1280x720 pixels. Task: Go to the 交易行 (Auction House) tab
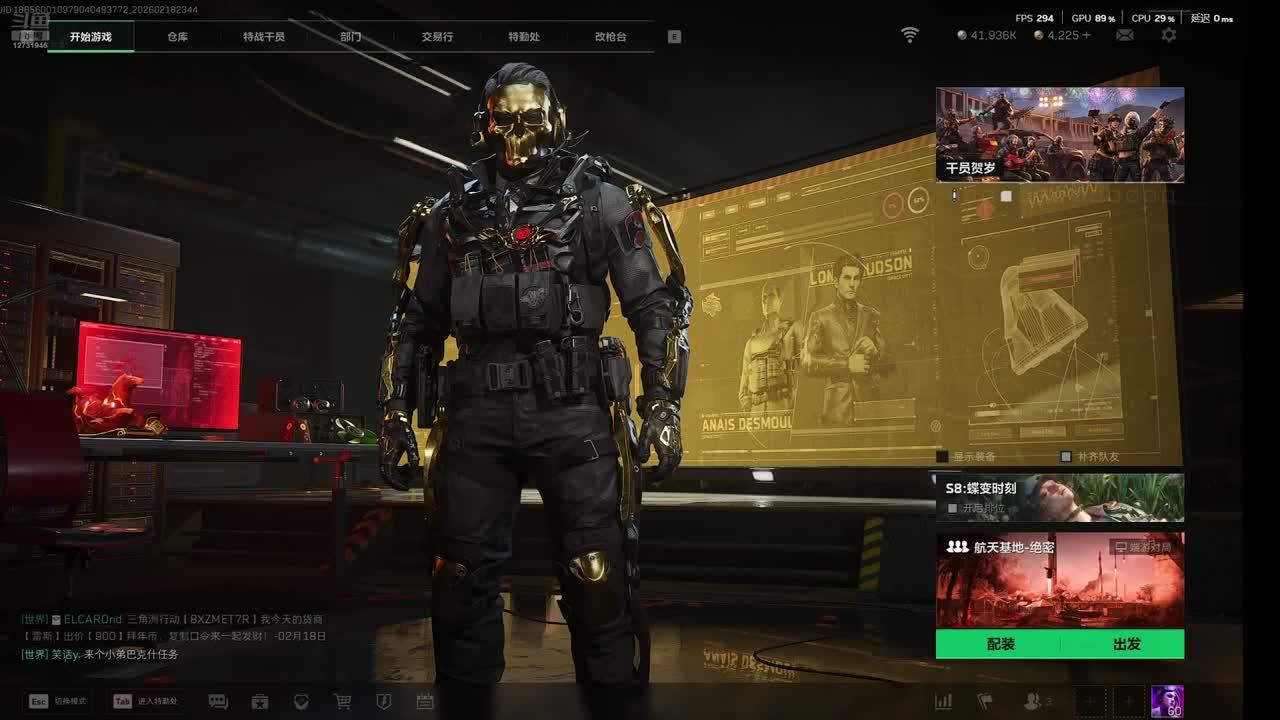point(437,37)
